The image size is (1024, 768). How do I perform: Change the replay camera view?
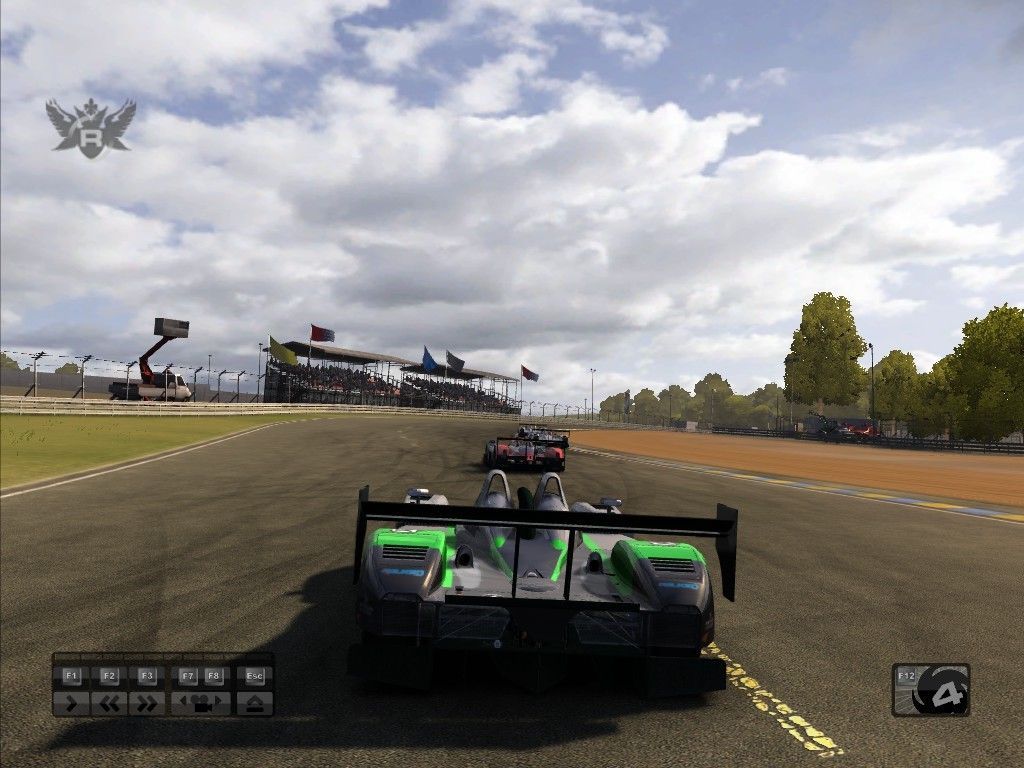[201, 703]
